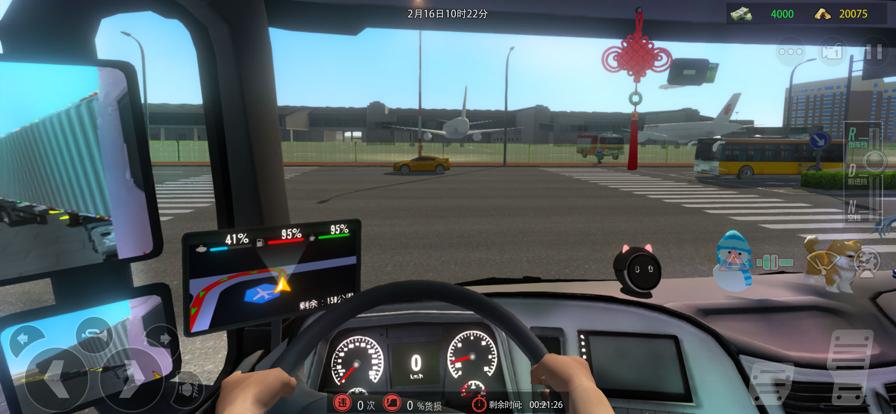Shift gear to R reverse
This screenshot has height=414, width=896.
(852, 134)
